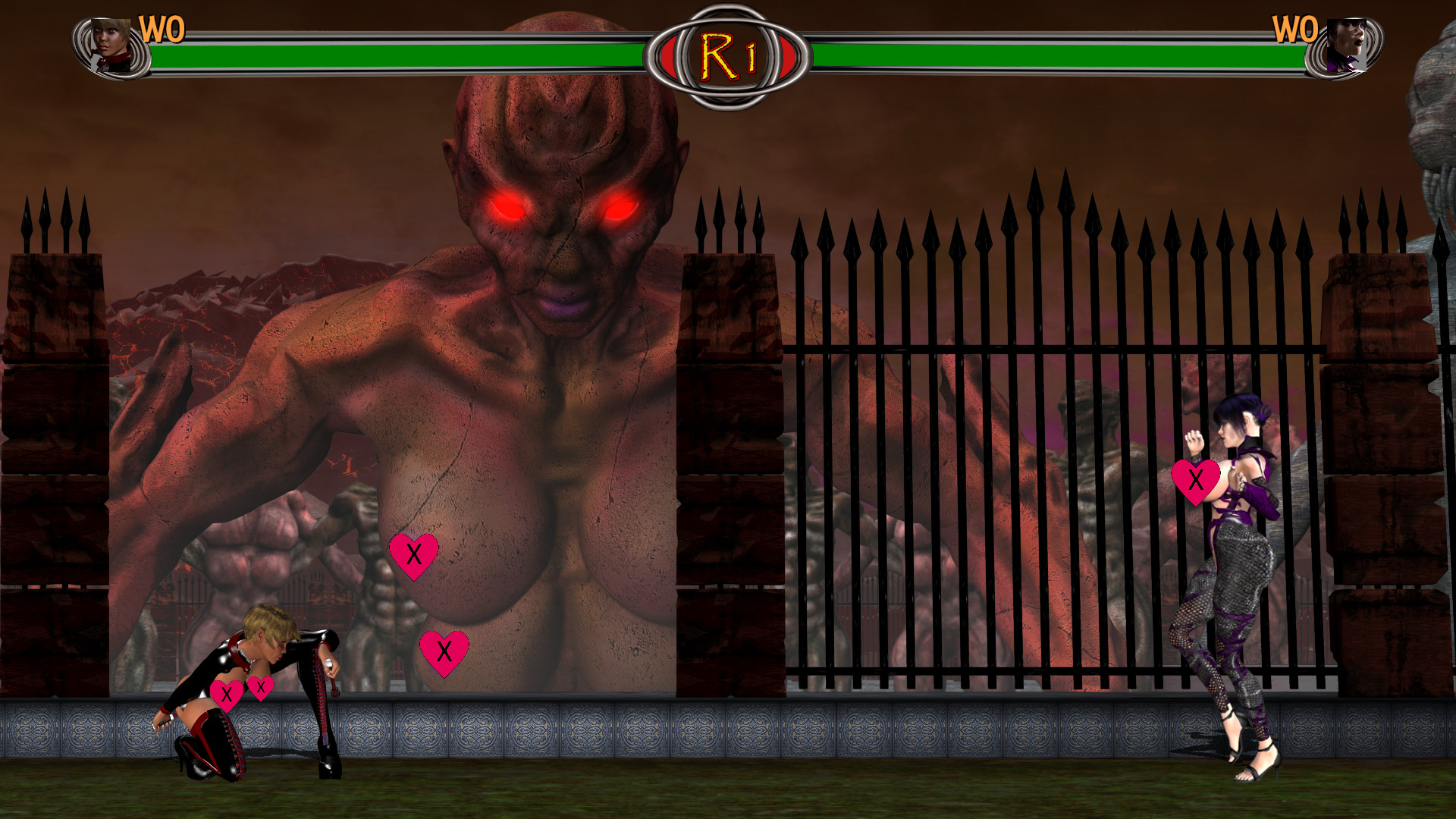Click the lower heart X marker on the giant statue
The image size is (1456, 819).
444,652
